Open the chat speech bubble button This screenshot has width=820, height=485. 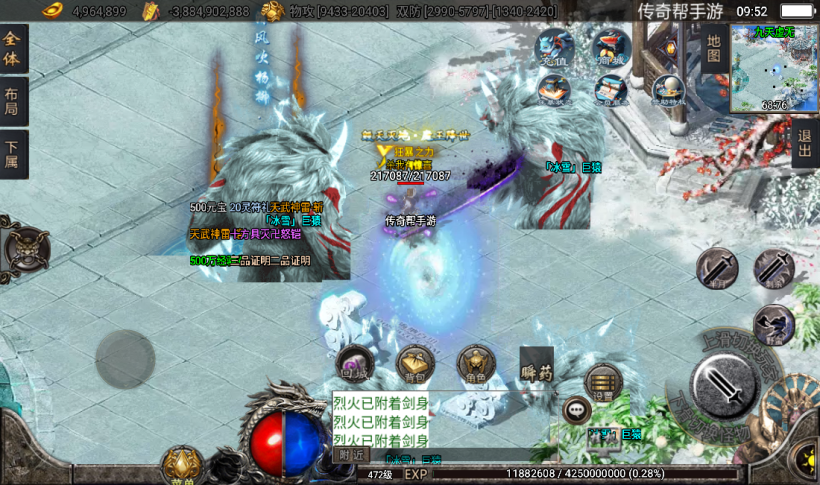pos(576,408)
